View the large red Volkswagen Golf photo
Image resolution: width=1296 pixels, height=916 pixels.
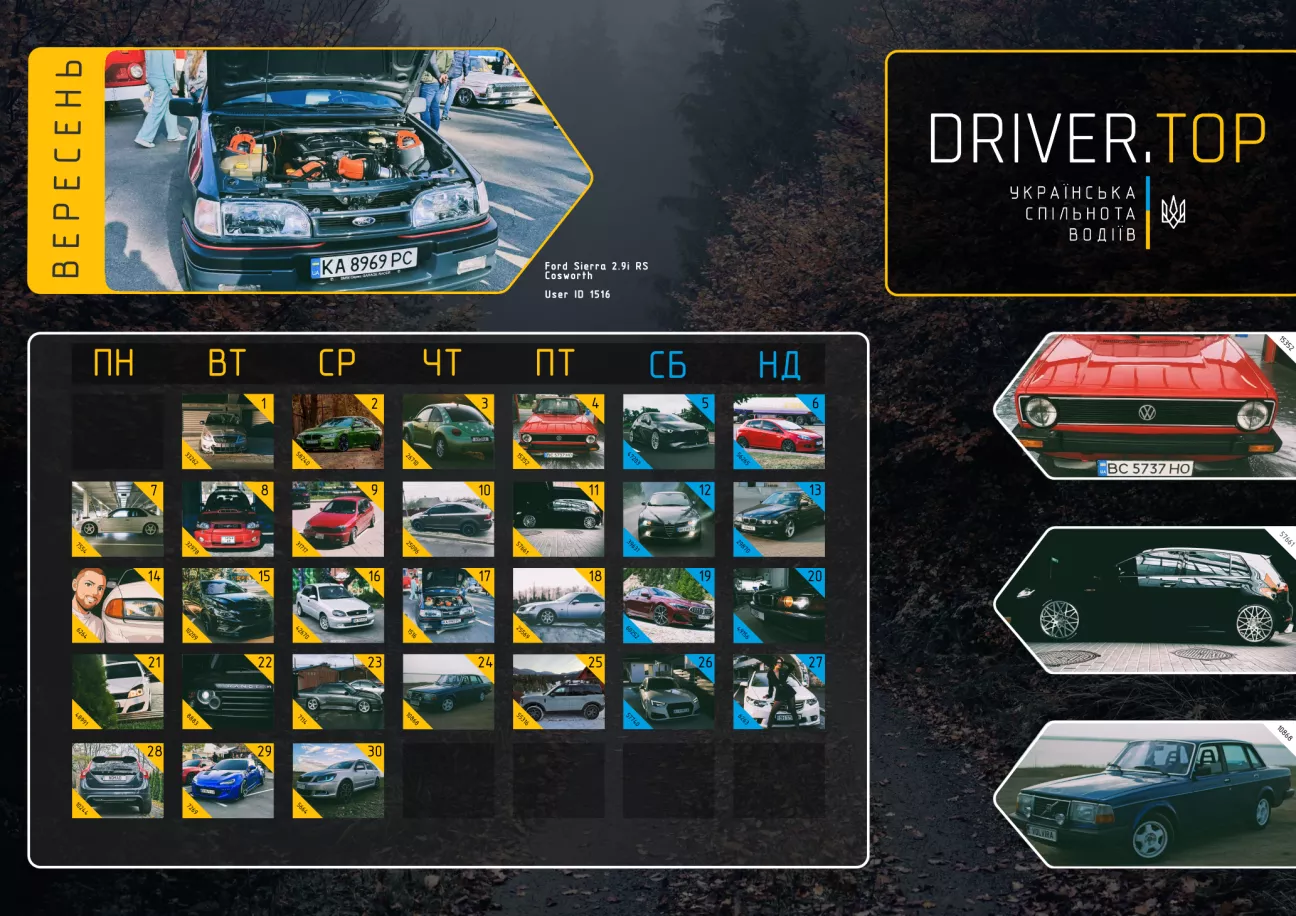pyautogui.click(x=1150, y=405)
